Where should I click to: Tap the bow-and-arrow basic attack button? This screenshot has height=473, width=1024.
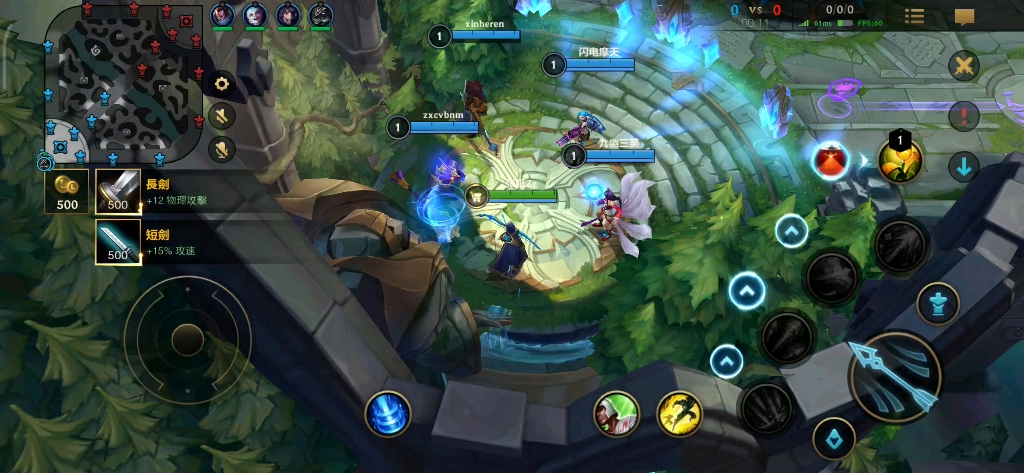(x=894, y=376)
